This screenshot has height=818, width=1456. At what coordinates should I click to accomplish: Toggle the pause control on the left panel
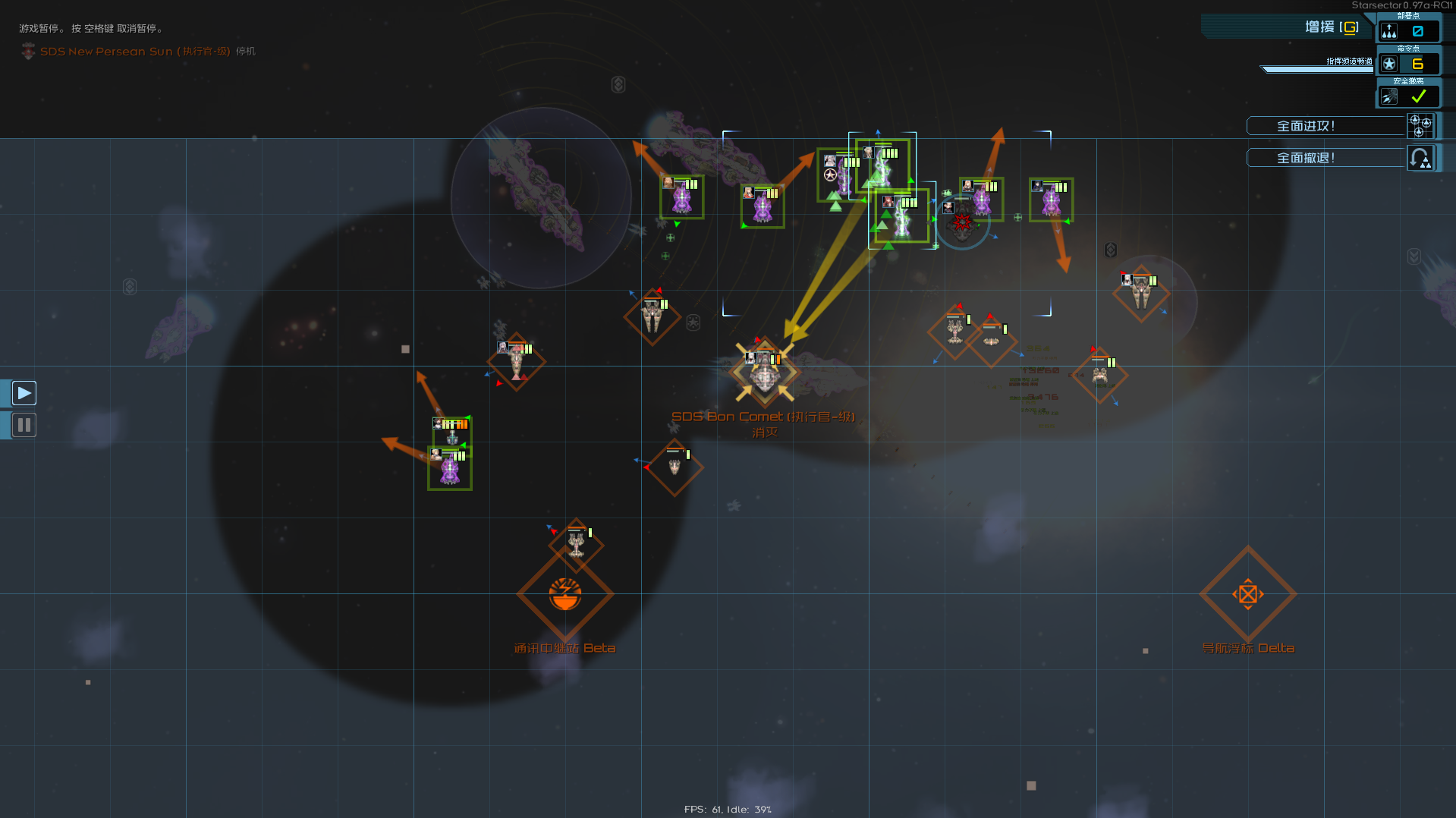pos(24,425)
